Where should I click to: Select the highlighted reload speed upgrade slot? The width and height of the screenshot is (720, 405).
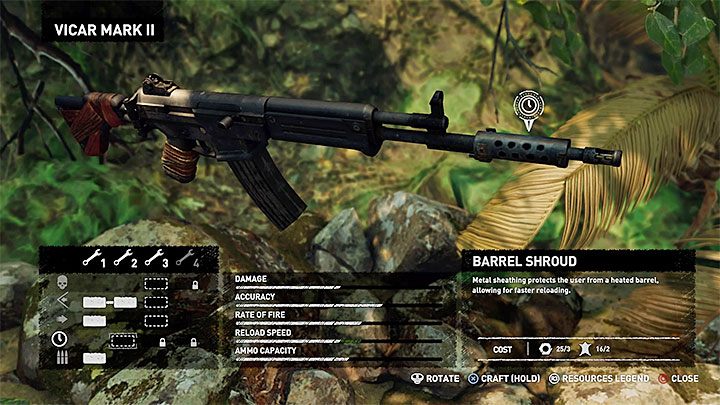(123, 340)
